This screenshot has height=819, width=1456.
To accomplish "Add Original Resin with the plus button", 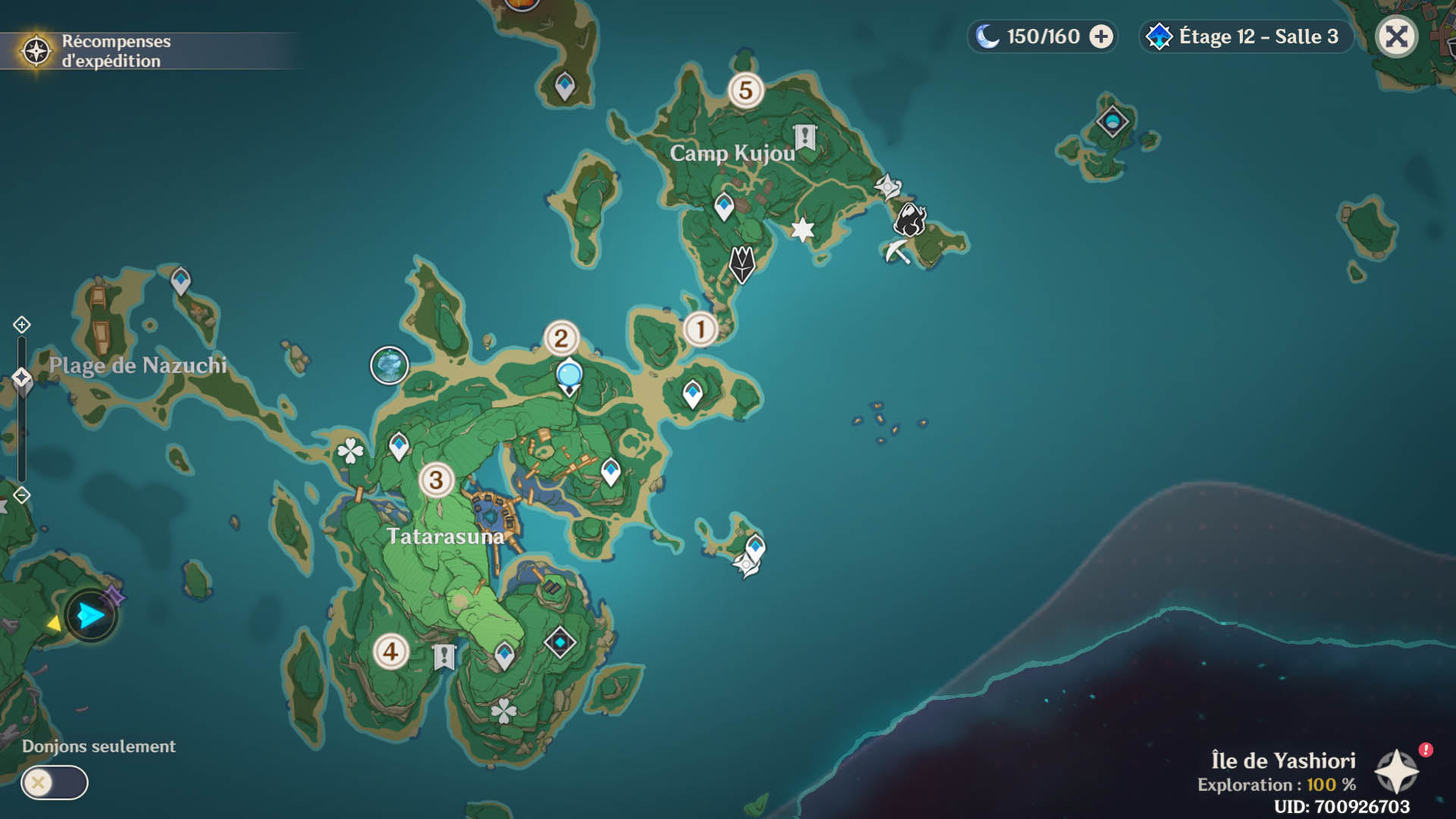I will coord(1101,36).
